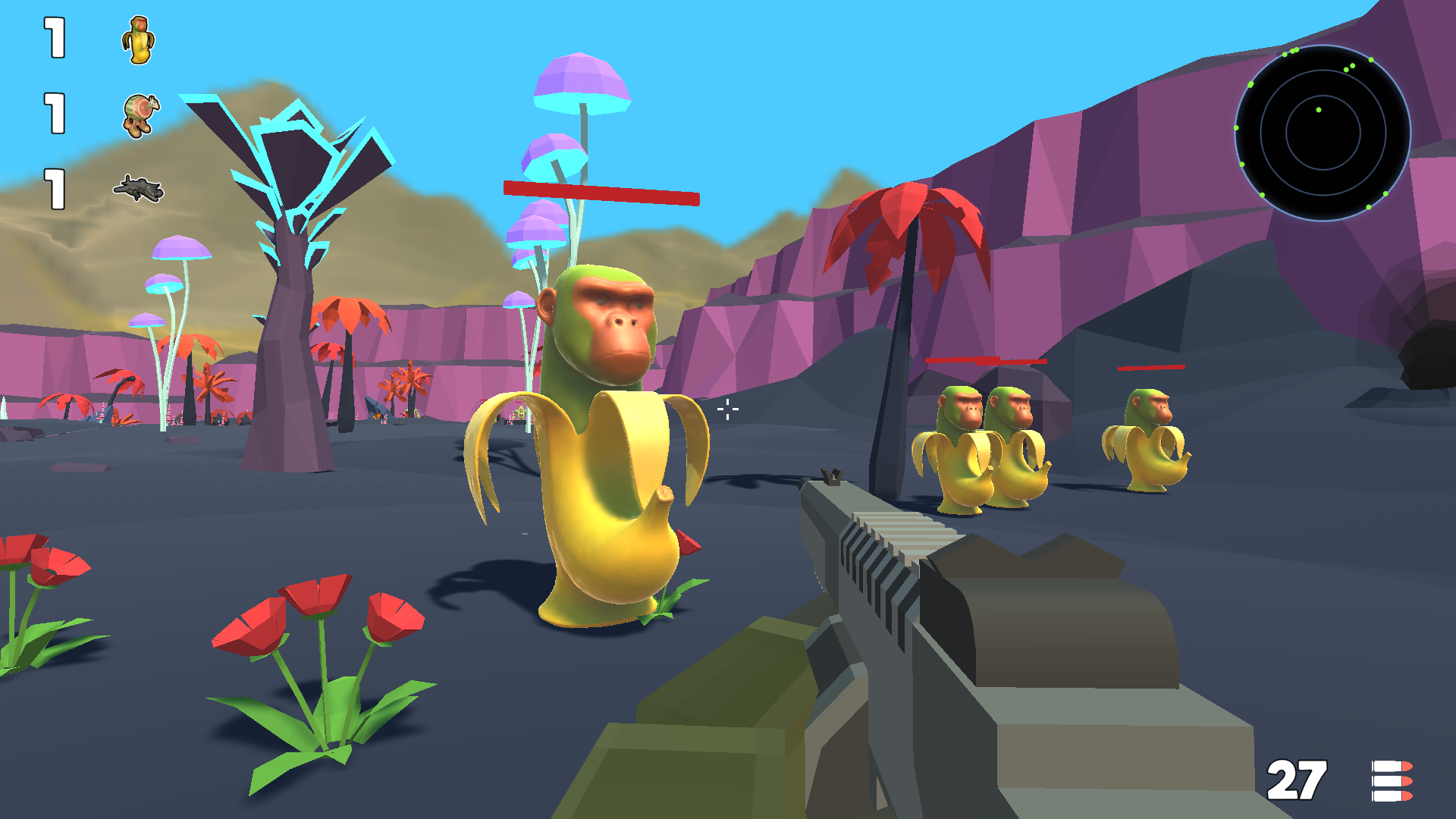The height and width of the screenshot is (819, 1456).
Task: Click the radar minimap in the top right
Action: 1323,133
